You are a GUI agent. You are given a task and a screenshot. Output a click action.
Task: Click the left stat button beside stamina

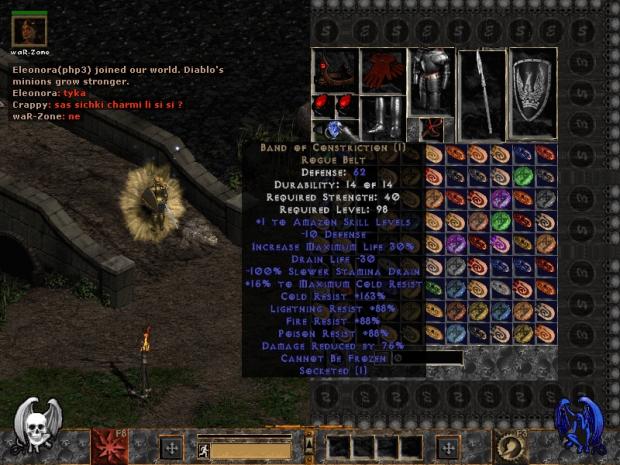(170, 447)
